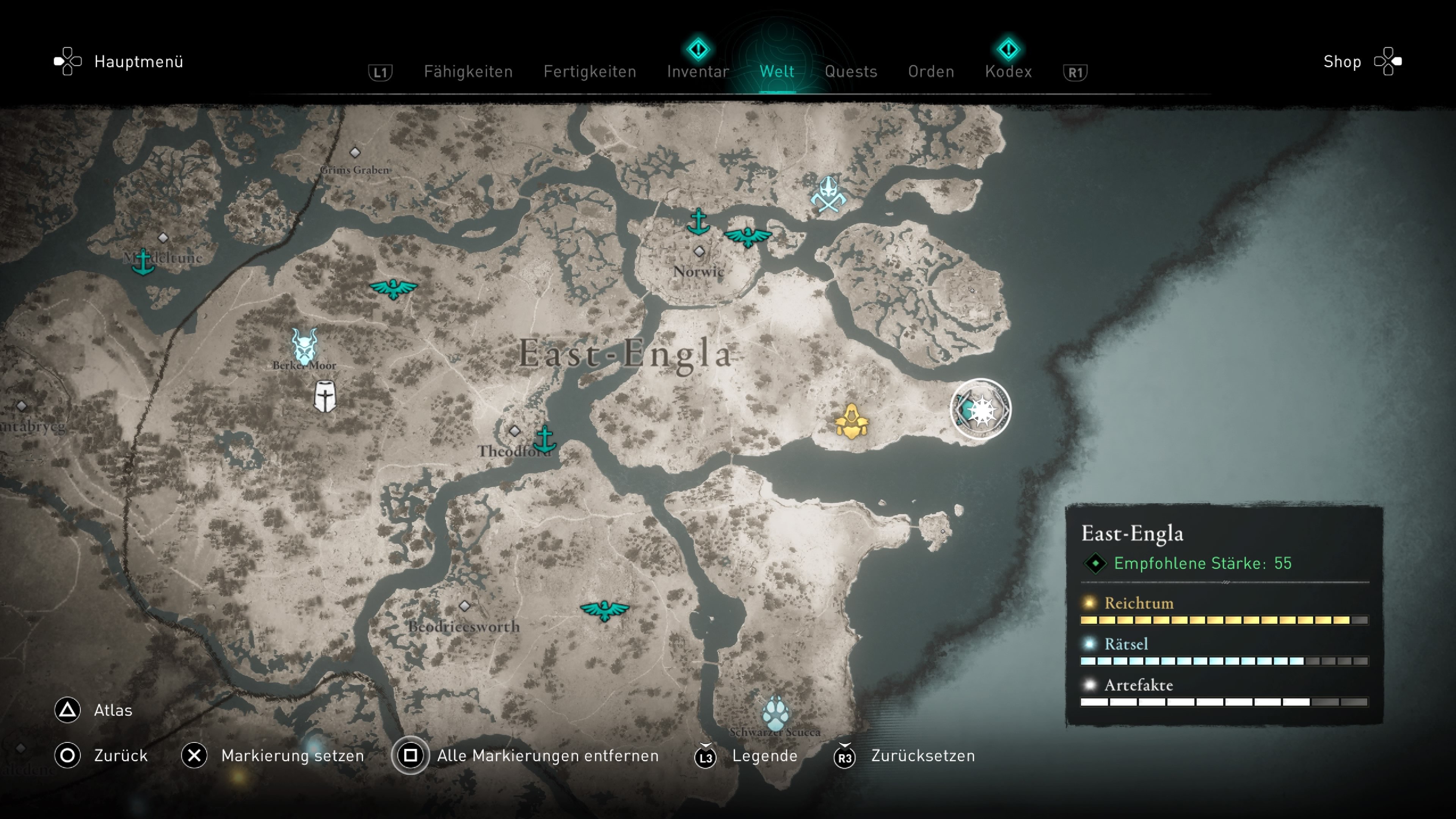Image resolution: width=1456 pixels, height=819 pixels.
Task: Choose the raven viewpoint near Beodricesworth
Action: (x=604, y=610)
